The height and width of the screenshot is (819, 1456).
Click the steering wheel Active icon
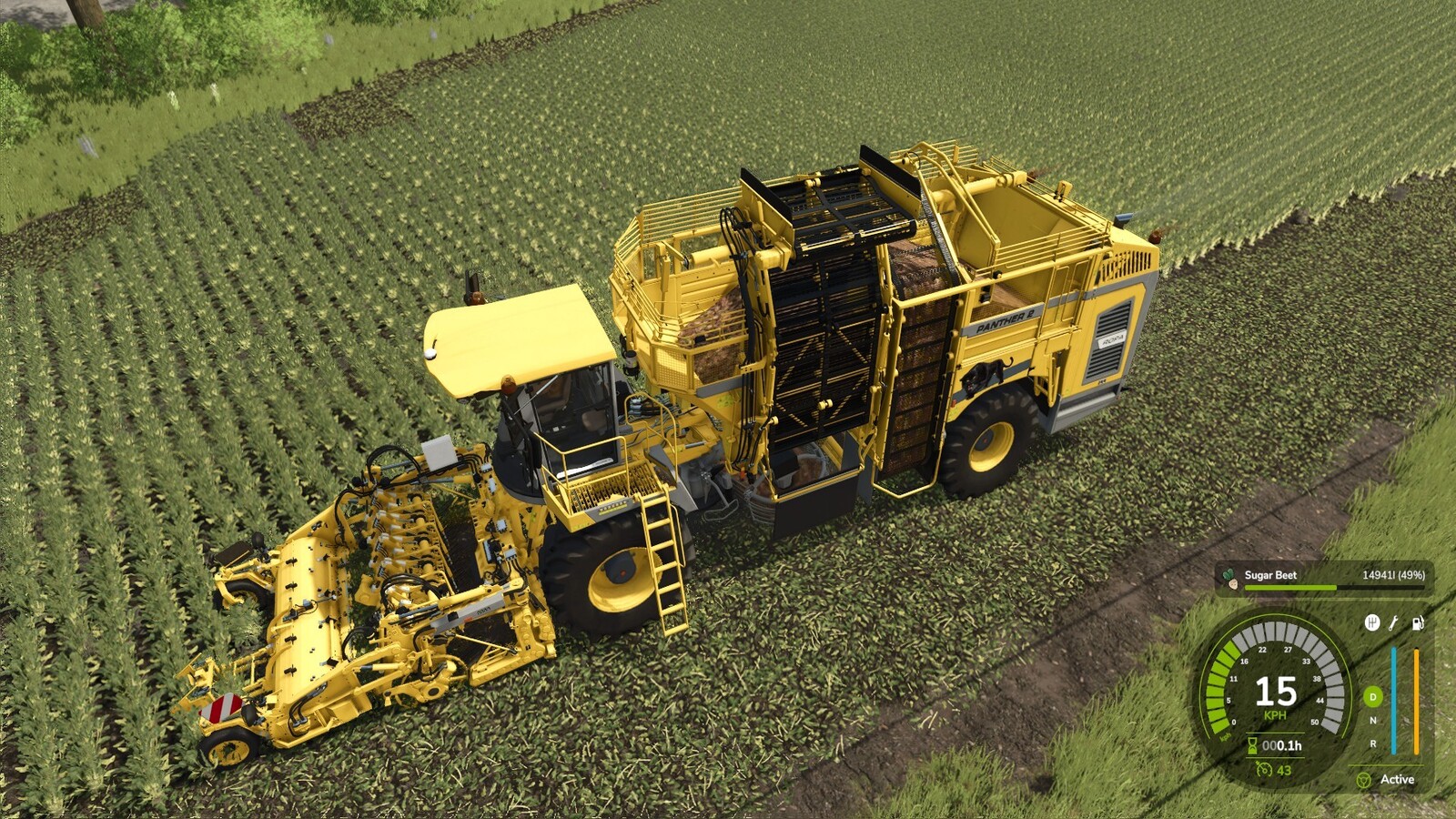point(1365,780)
